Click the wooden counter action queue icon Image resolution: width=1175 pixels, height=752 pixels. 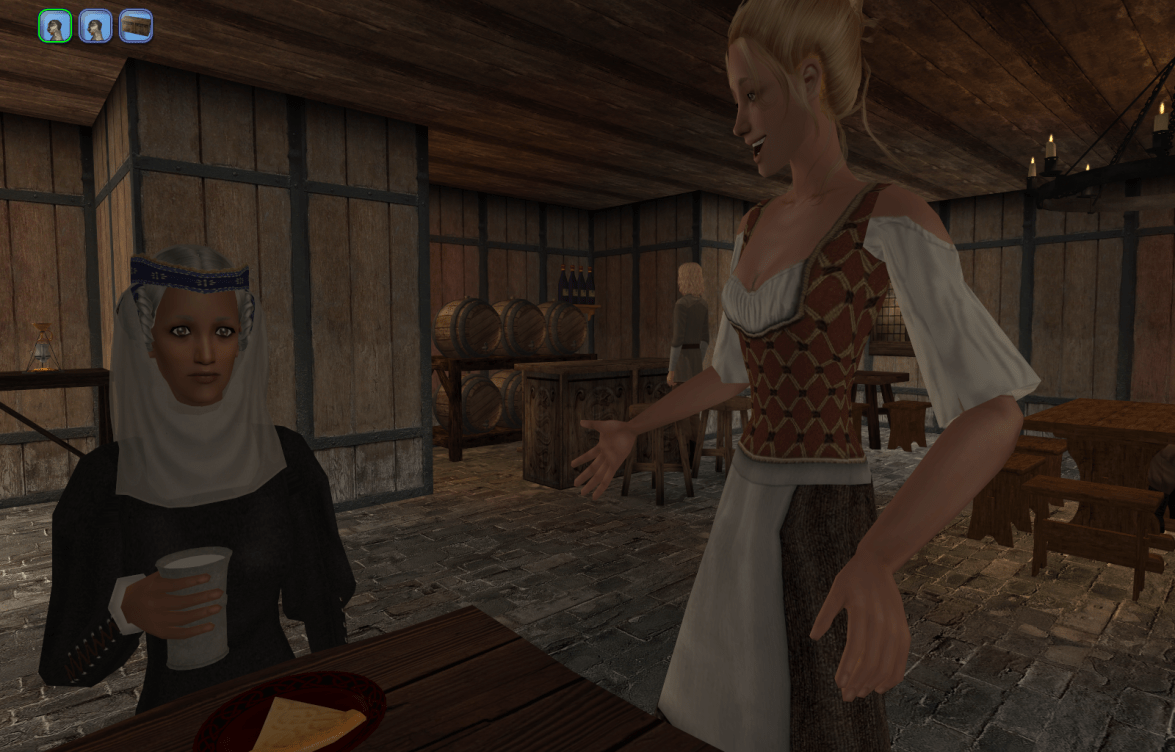point(136,26)
